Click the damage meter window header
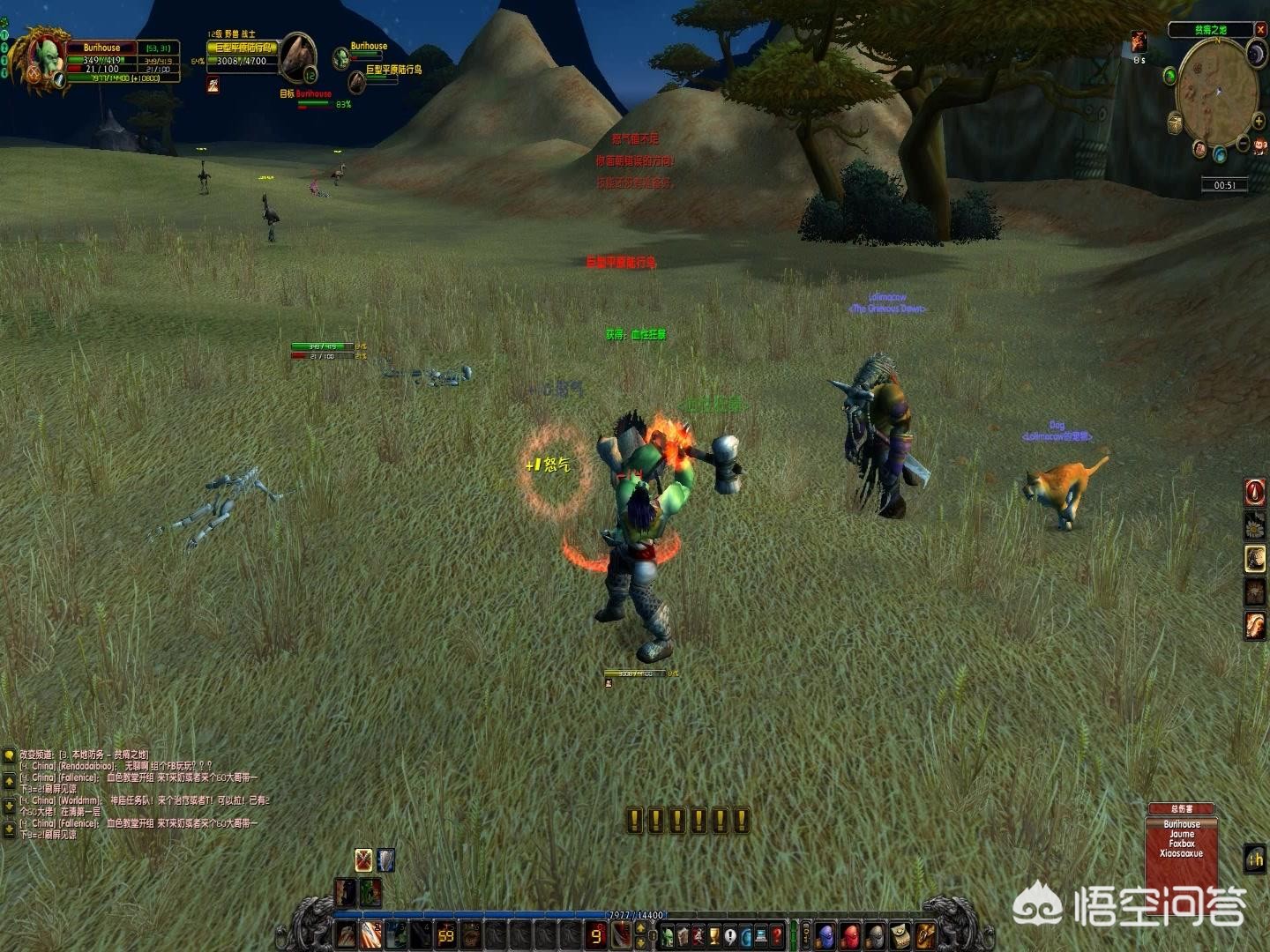 click(1181, 808)
